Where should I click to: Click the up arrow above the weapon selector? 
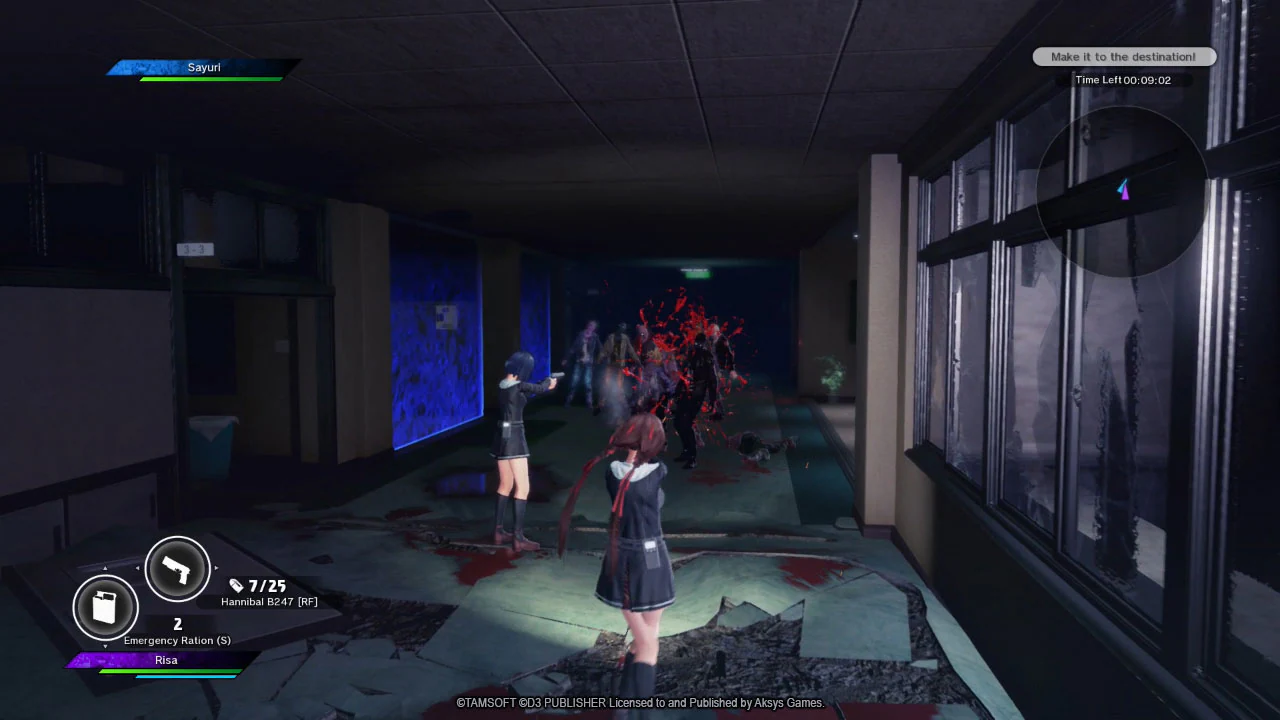click(x=105, y=566)
